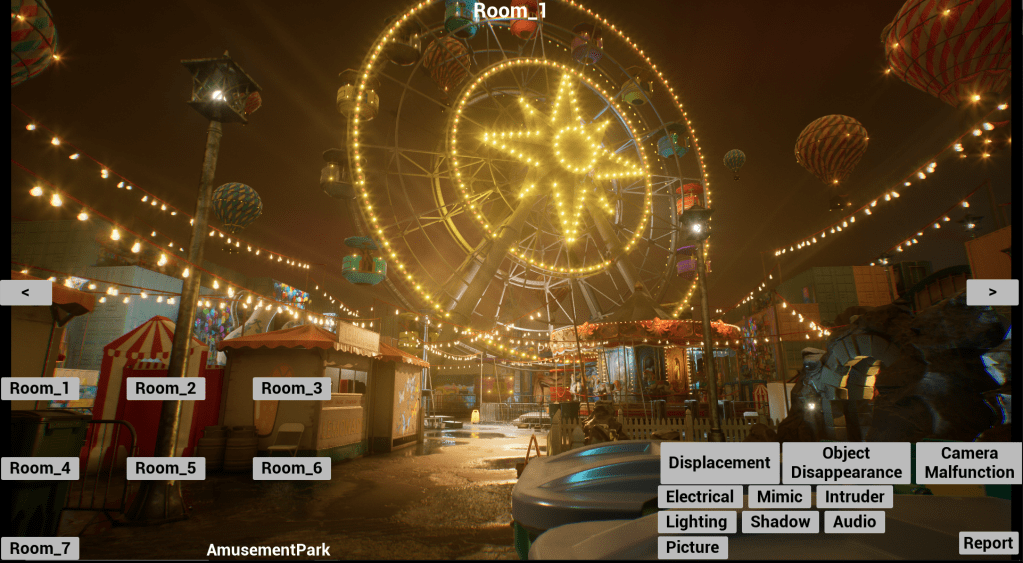Screen dimensions: 1023x563
Task: Choose the Shadow anomaly button
Action: pyautogui.click(x=780, y=522)
